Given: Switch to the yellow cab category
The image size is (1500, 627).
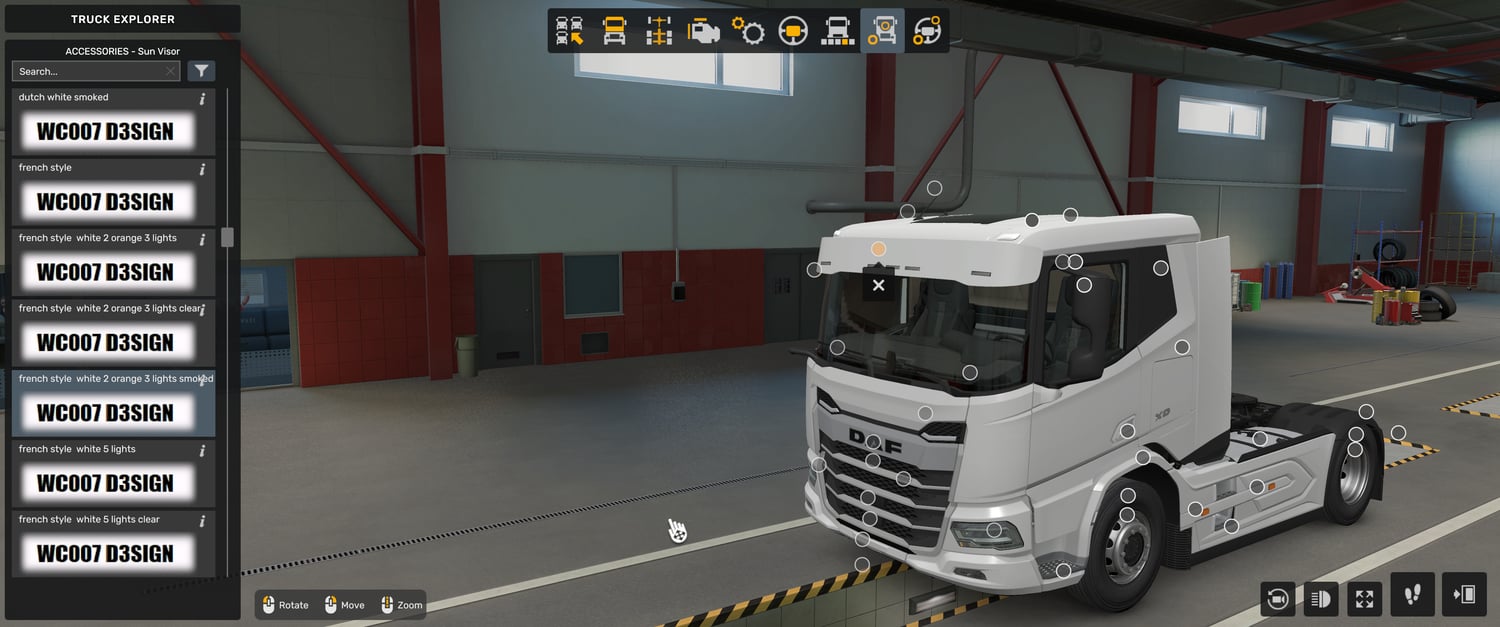Looking at the screenshot, I should click(x=614, y=31).
